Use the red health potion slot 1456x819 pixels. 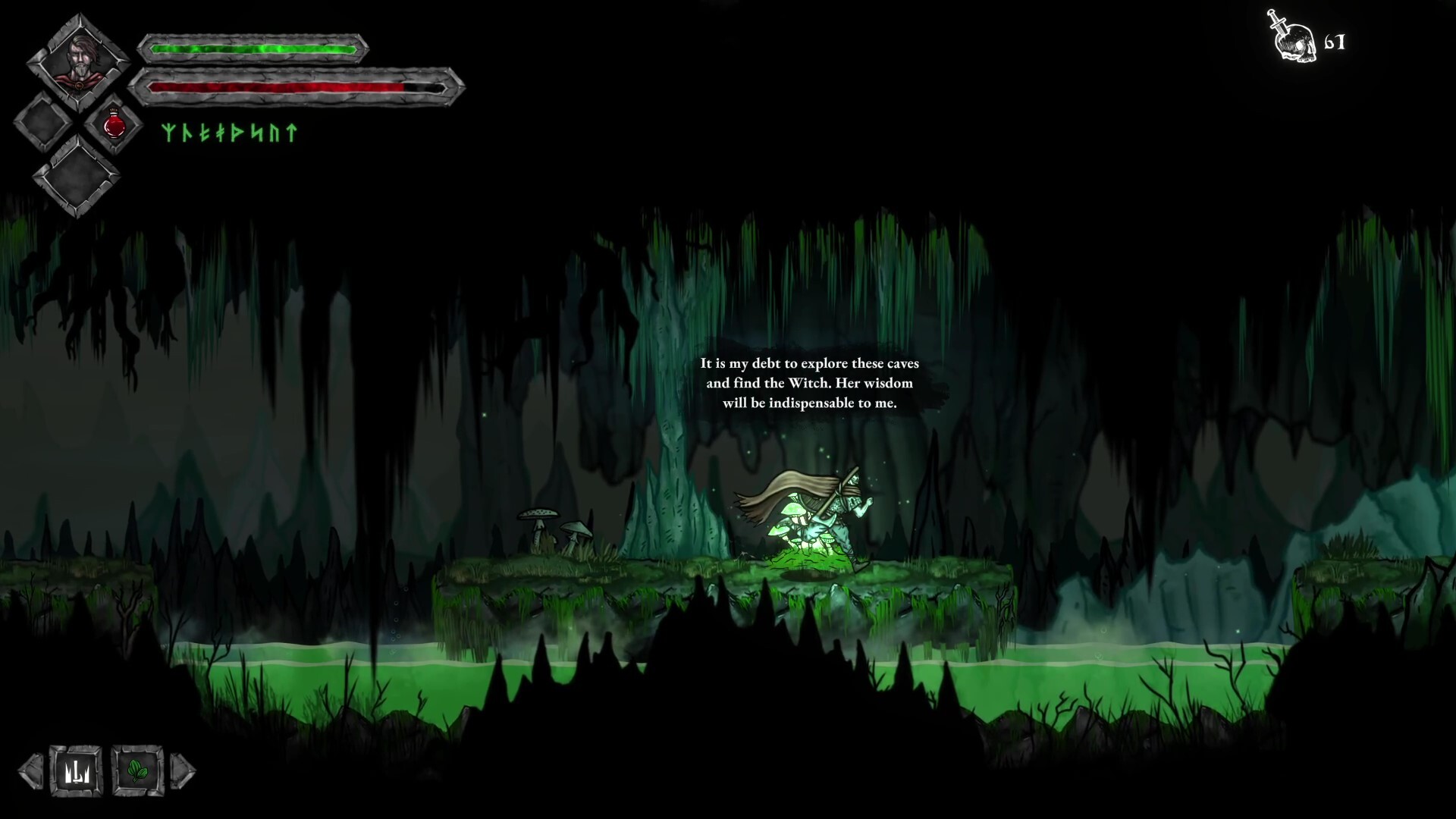click(115, 124)
